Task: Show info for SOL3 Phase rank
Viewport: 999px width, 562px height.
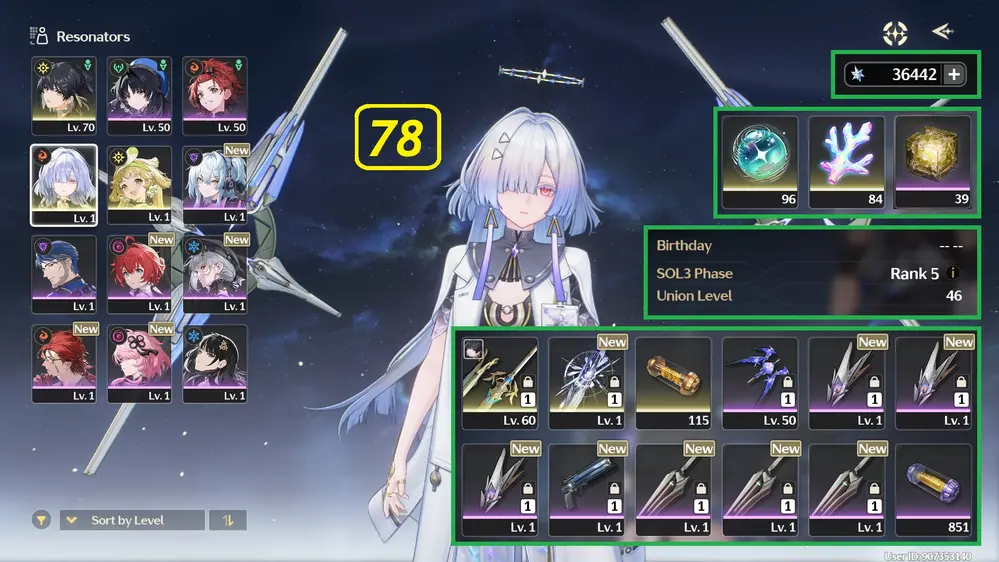Action: [953, 273]
